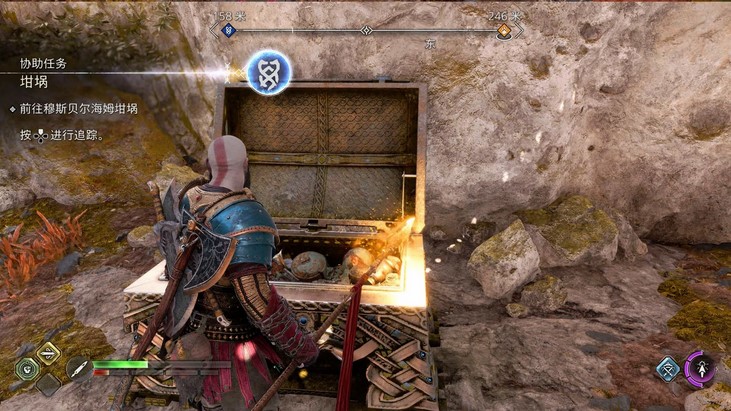Image resolution: width=731 pixels, height=411 pixels.
Task: Select the glowing blue rune marker above the chest
Action: pos(268,70)
